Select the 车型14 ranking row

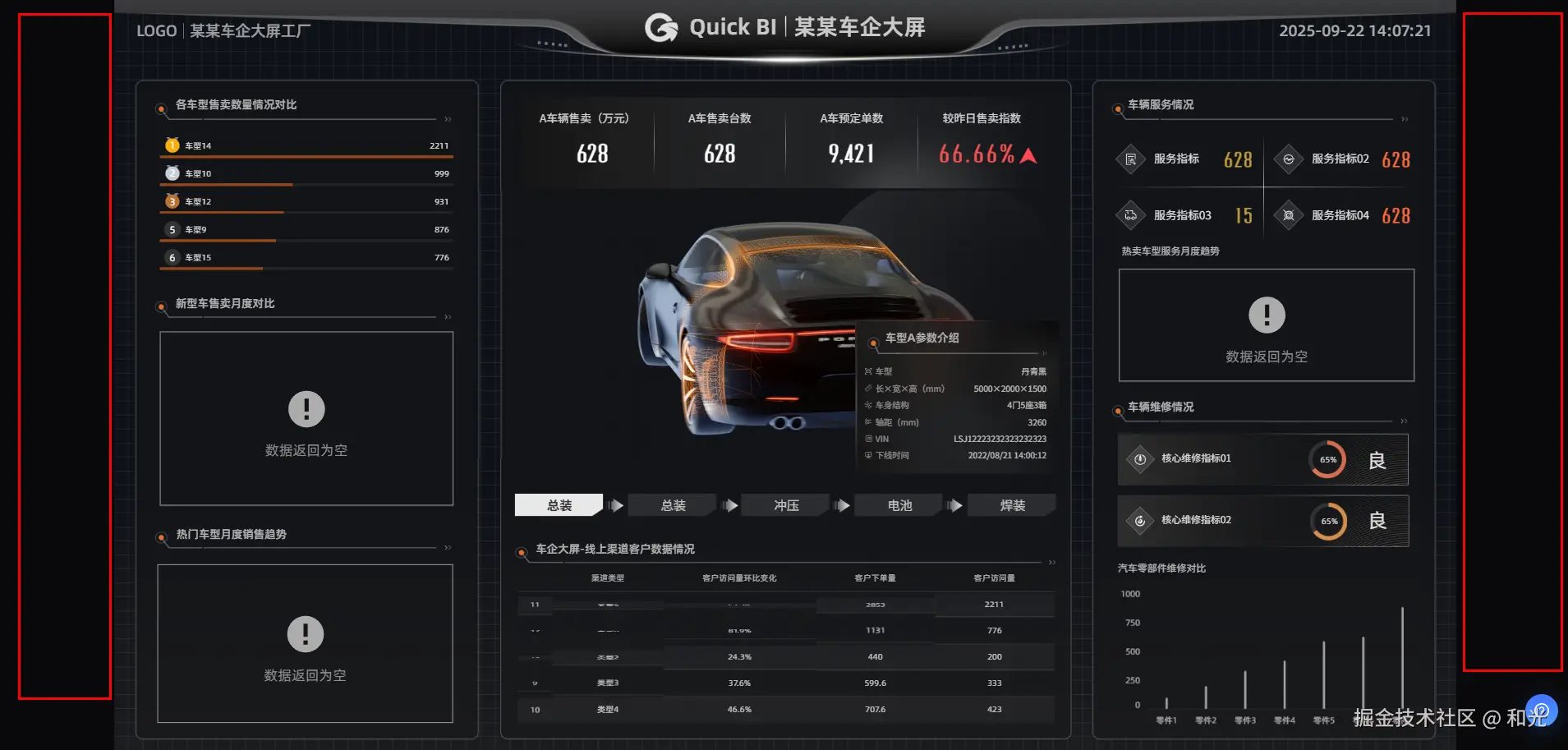point(306,146)
